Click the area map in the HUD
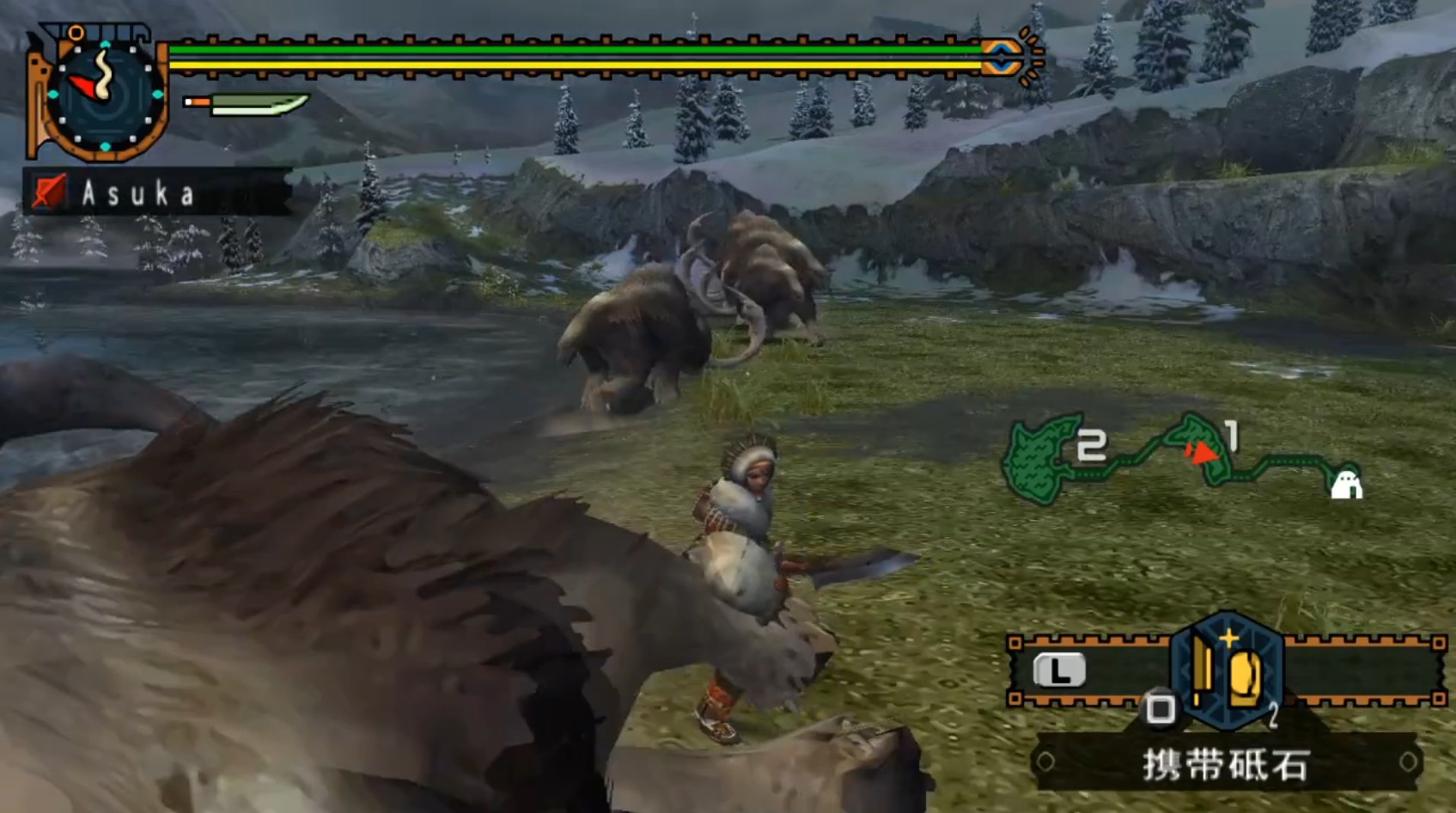This screenshot has width=1456, height=813. [1179, 458]
